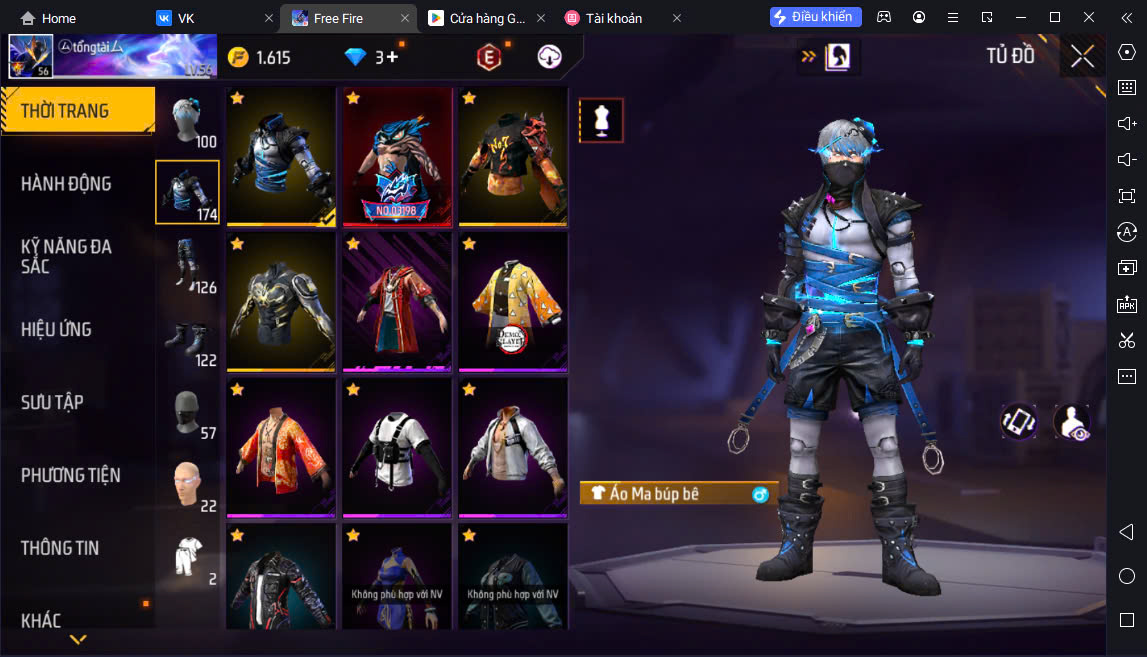Close the TỦ ĐỒ wardrobe screen
The image size is (1147, 657).
coord(1082,56)
